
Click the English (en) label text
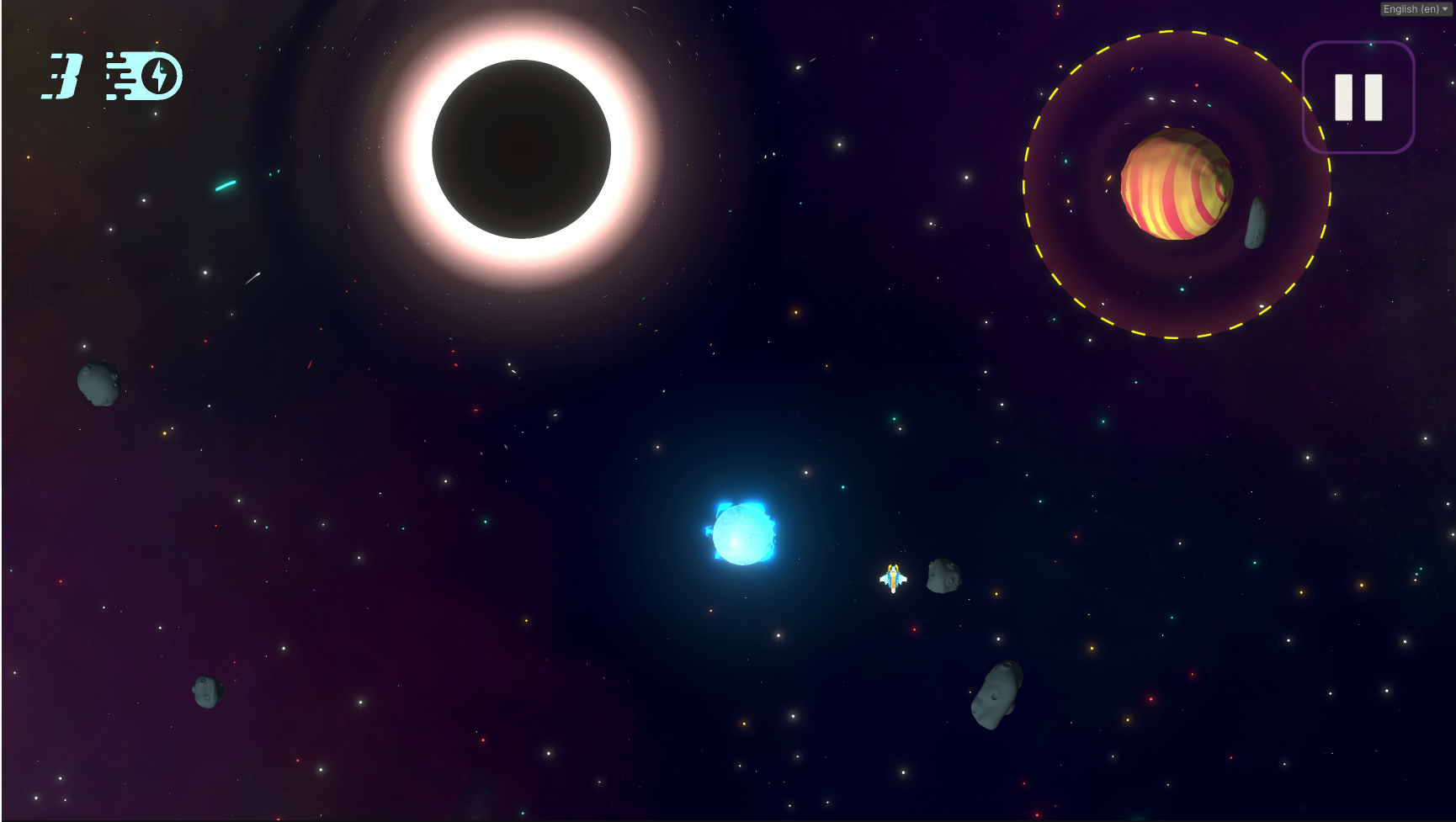pos(1407,8)
